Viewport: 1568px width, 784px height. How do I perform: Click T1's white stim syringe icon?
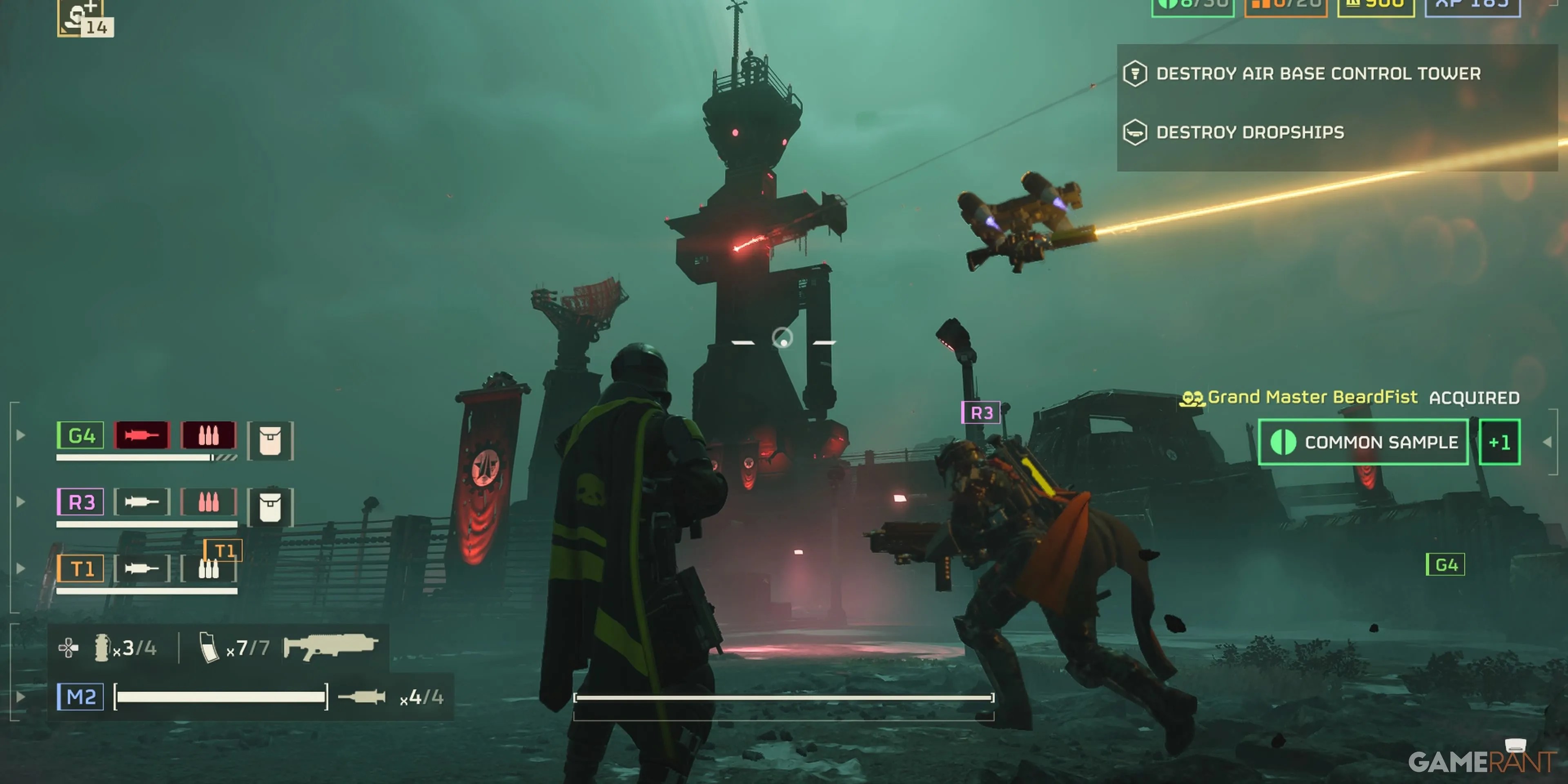point(142,568)
